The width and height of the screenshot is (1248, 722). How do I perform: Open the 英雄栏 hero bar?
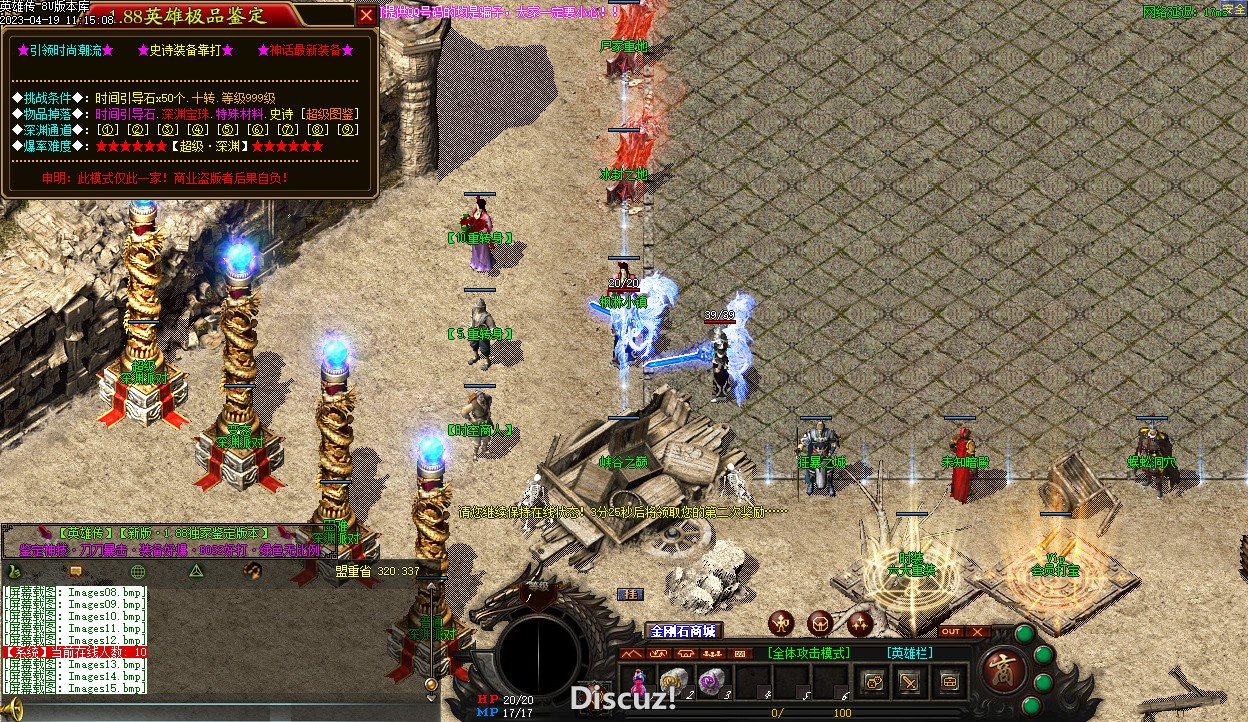(909, 653)
